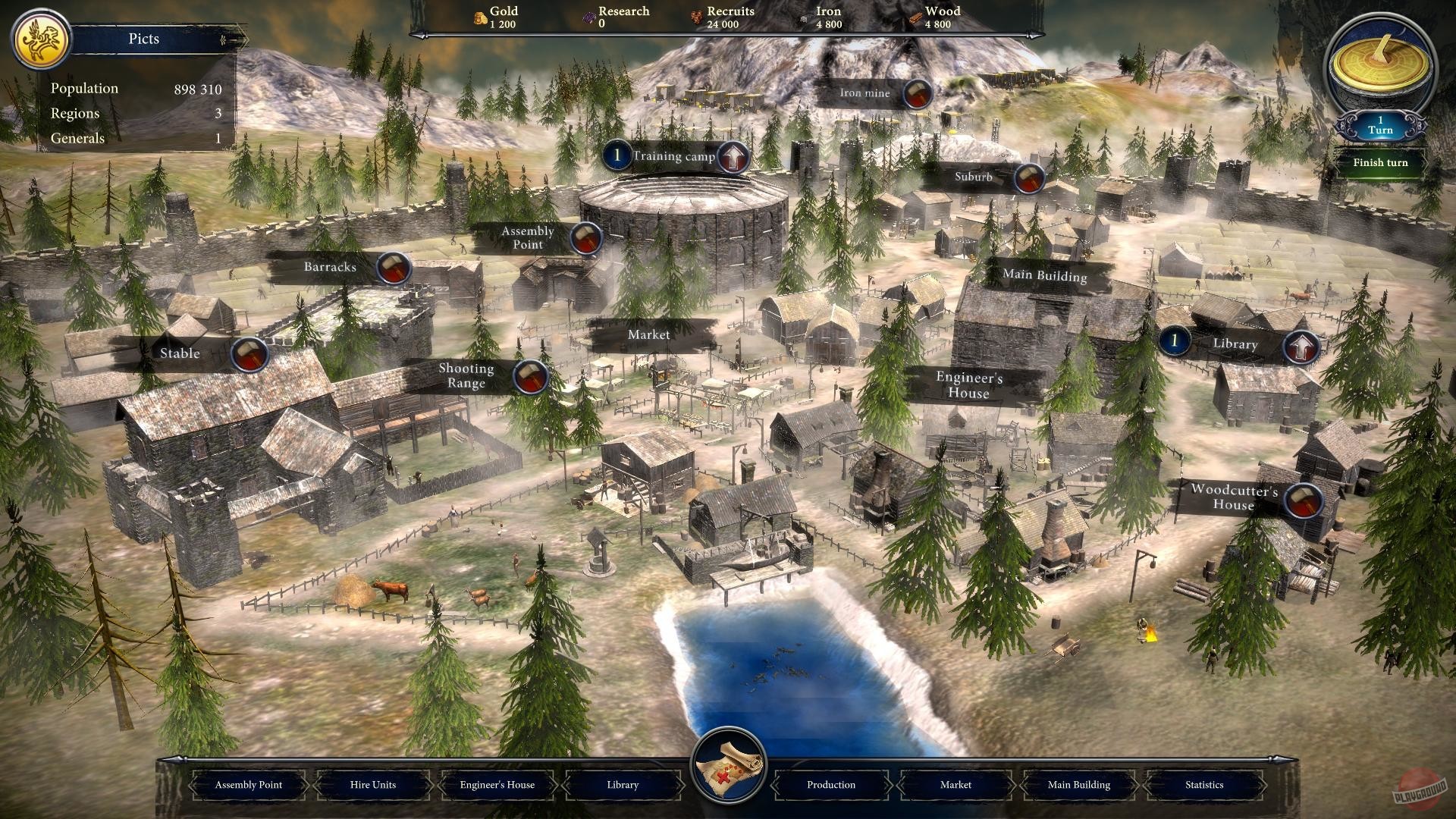This screenshot has height=819, width=1456.
Task: Click the hammer icon next to Suburb
Action: (x=1028, y=180)
